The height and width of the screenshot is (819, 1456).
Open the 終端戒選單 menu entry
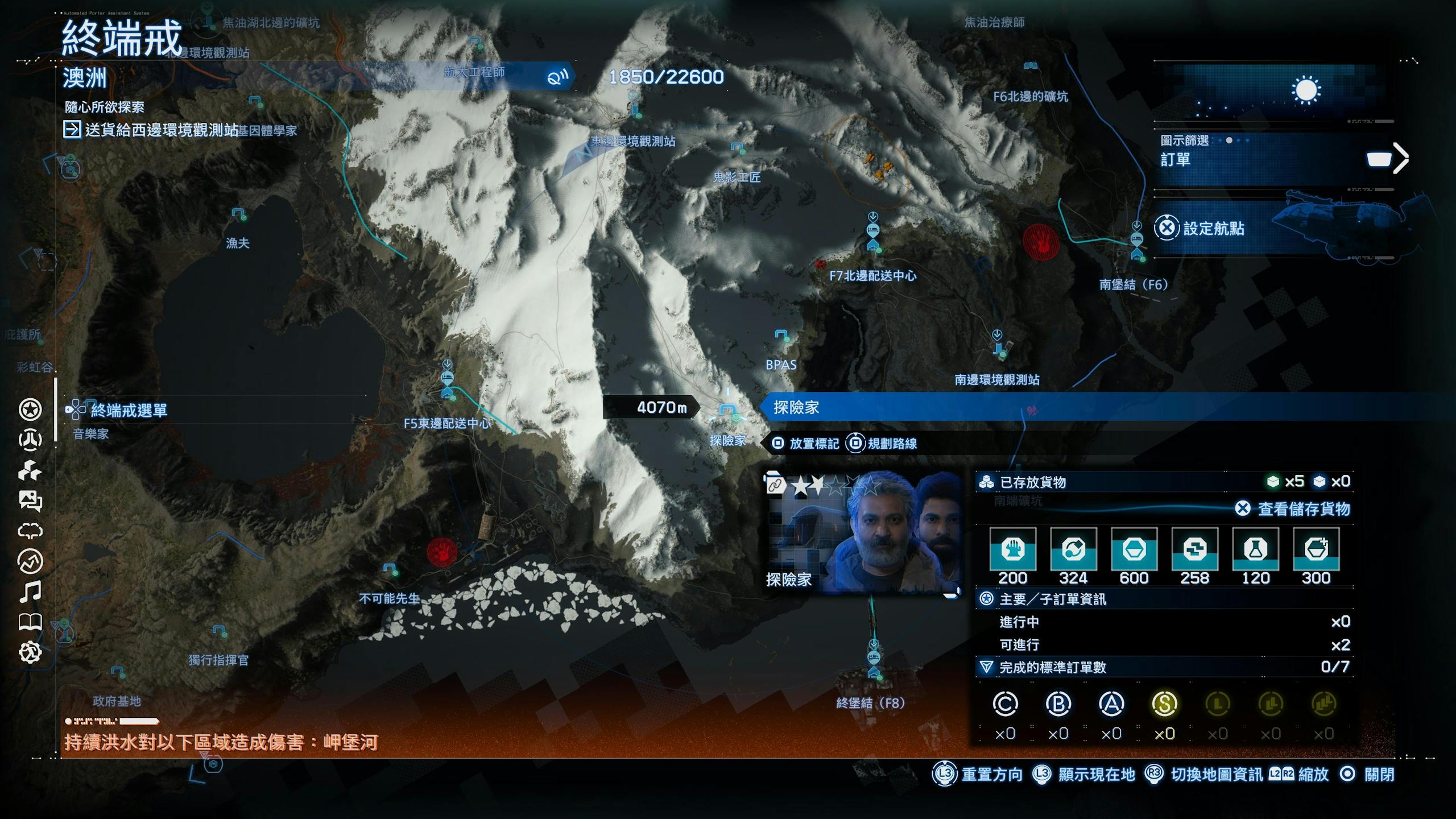tap(129, 410)
